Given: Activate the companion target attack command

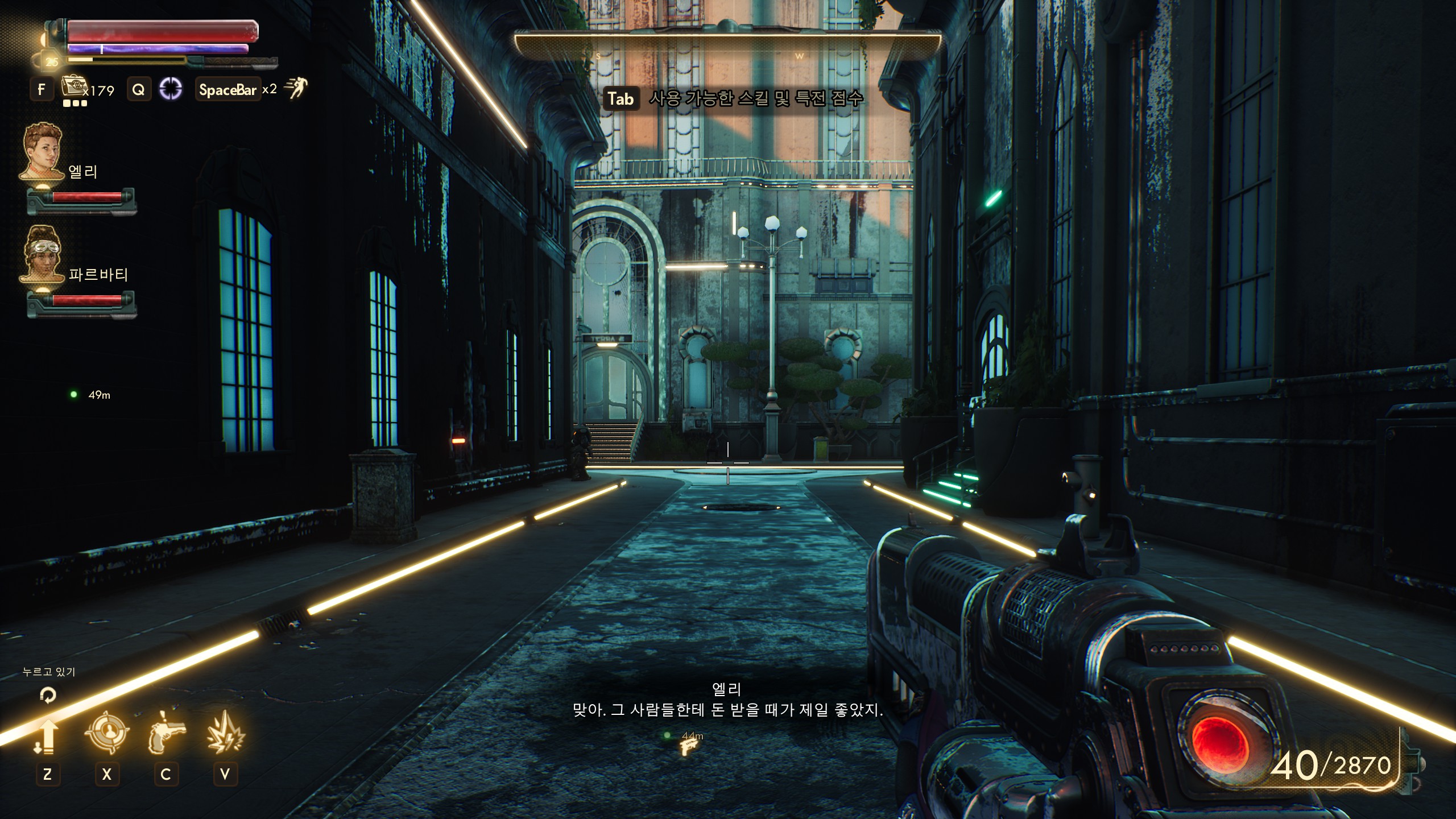Looking at the screenshot, I should coord(106,734).
